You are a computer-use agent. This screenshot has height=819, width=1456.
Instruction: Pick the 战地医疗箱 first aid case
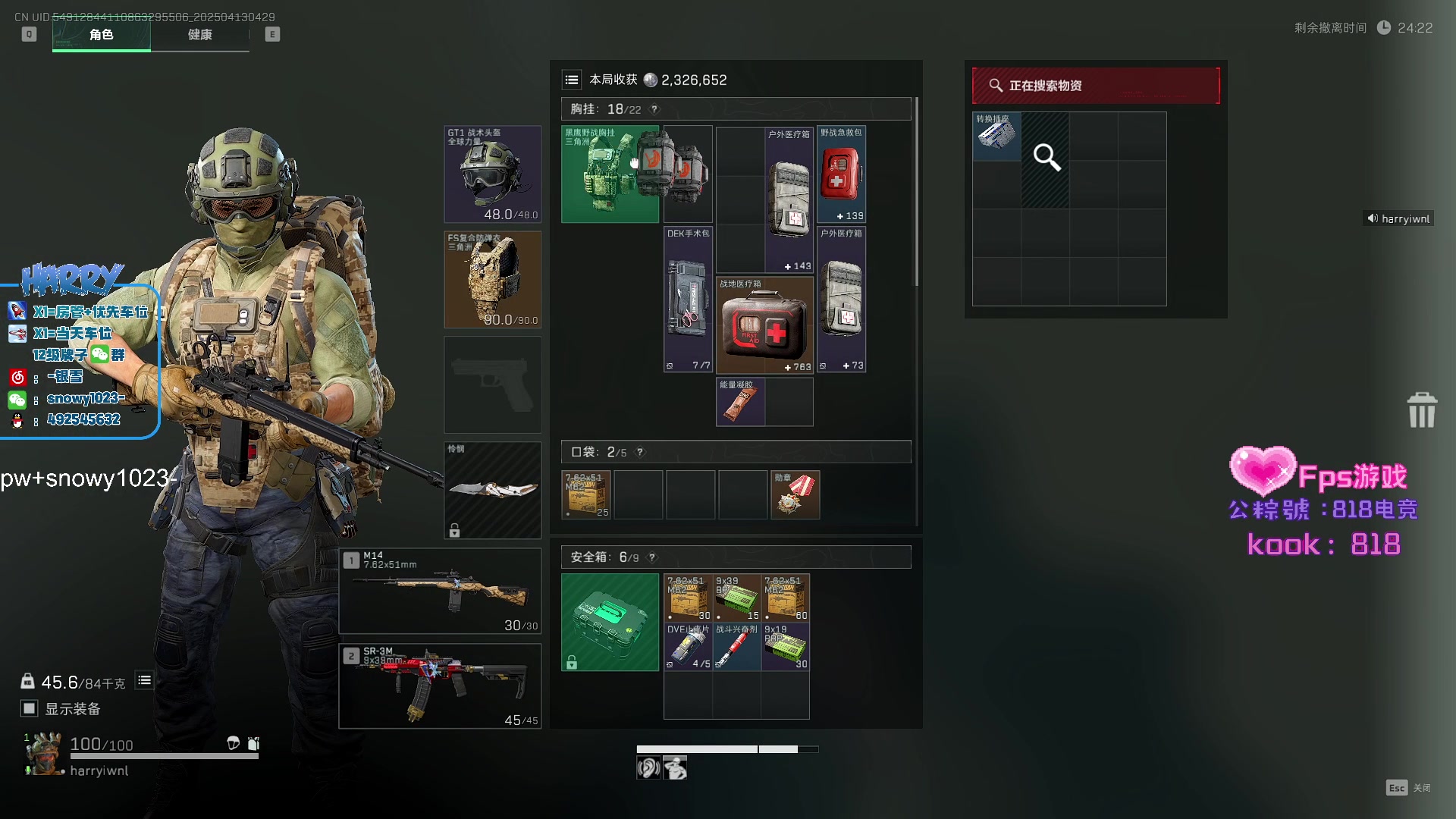(x=764, y=325)
